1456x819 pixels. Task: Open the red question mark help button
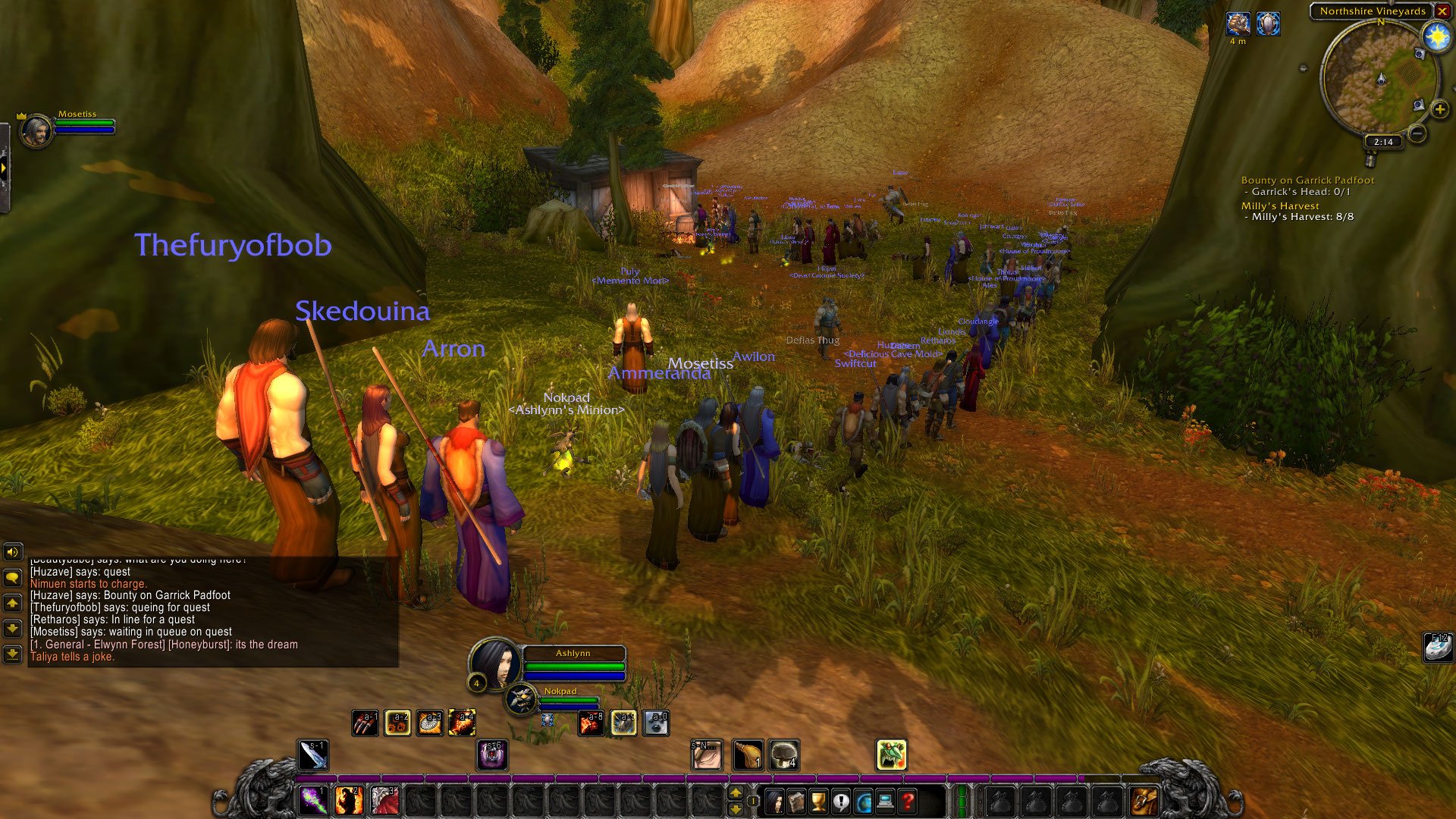click(x=907, y=801)
